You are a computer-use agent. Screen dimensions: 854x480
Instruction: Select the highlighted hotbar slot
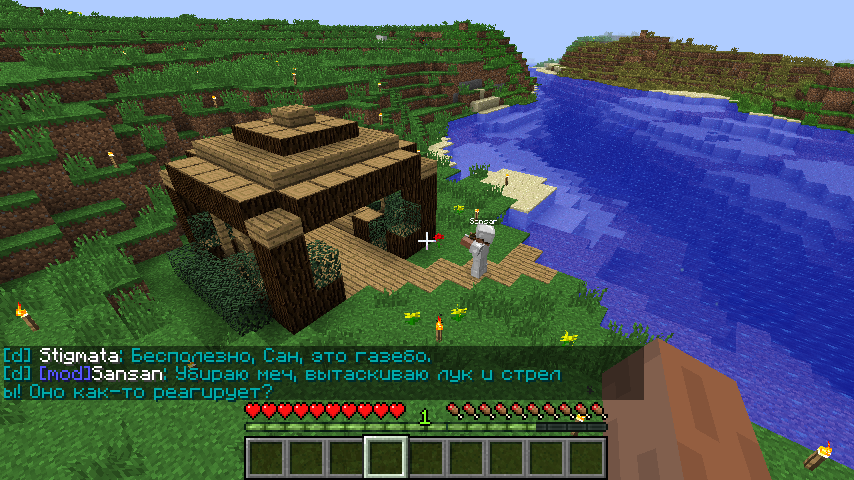coord(385,457)
